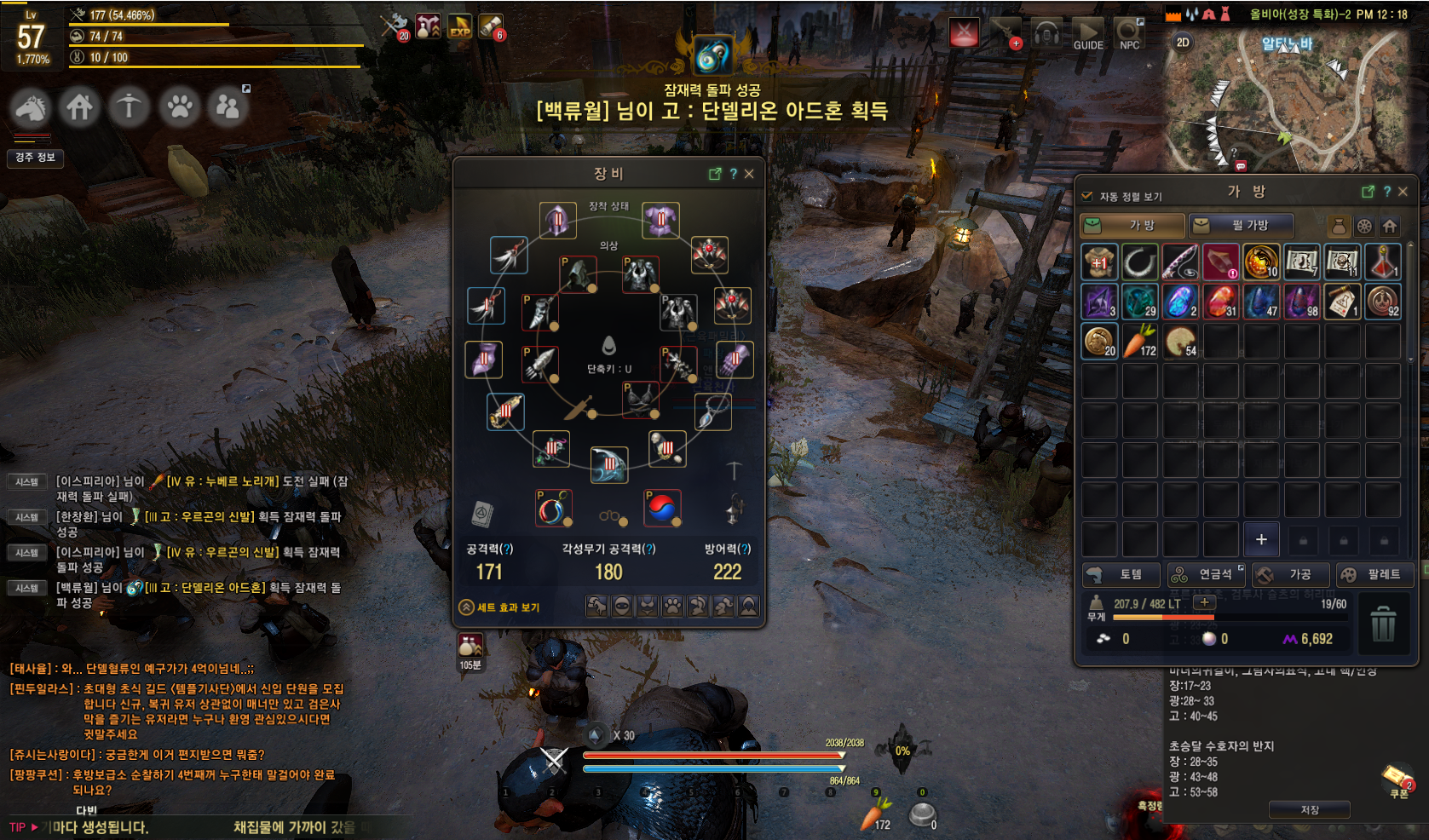Expand inventory with the plus slot
This screenshot has width=1429, height=840.
[1261, 539]
